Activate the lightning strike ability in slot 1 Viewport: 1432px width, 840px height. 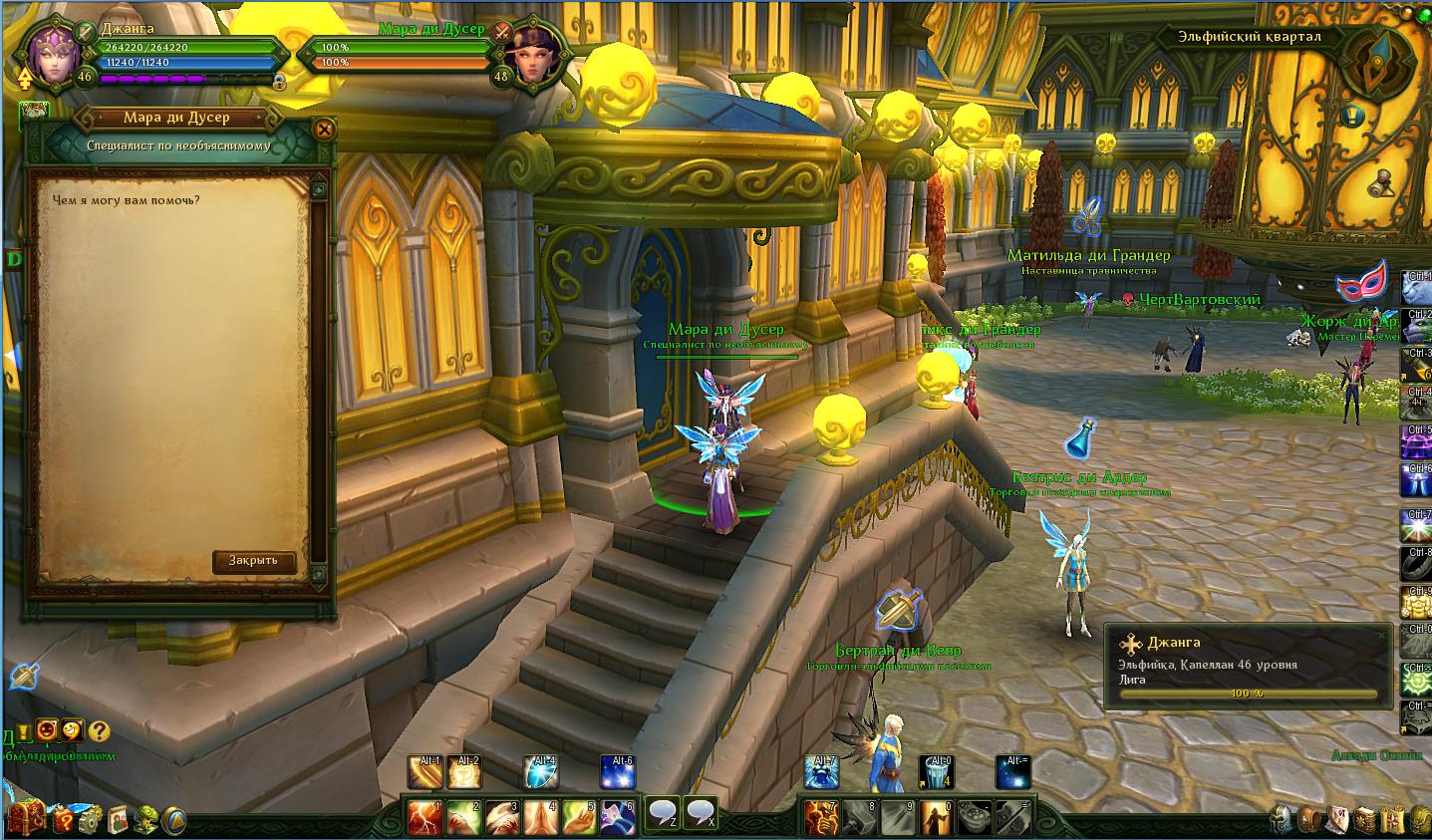tap(426, 818)
